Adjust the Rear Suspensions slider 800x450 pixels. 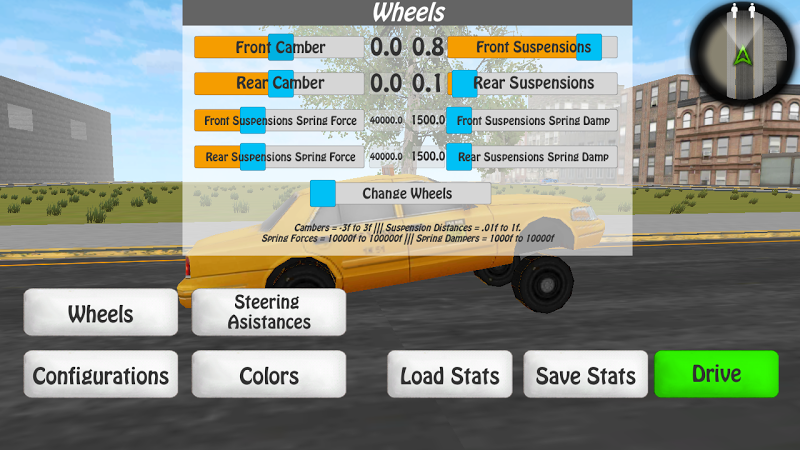(x=463, y=83)
